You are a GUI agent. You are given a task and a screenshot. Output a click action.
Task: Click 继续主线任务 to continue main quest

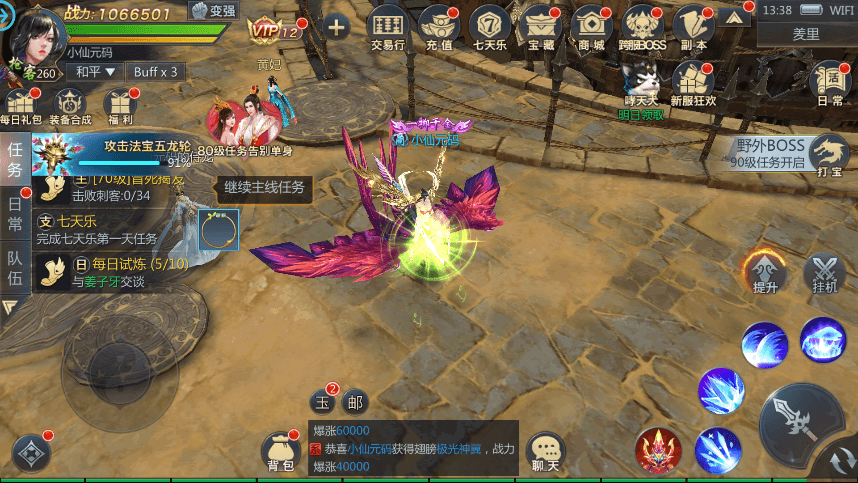click(x=264, y=187)
